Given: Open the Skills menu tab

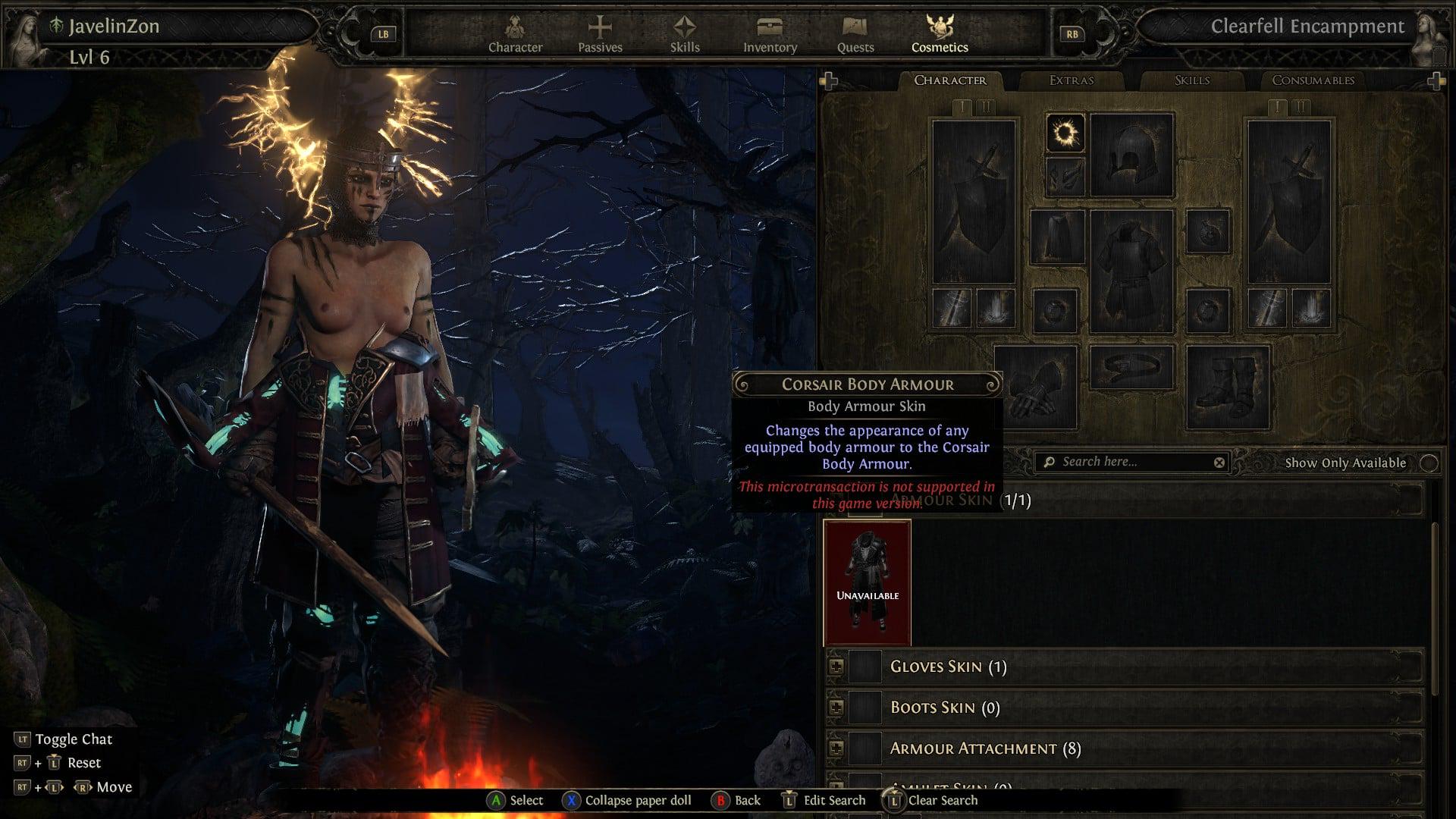Looking at the screenshot, I should 685,35.
